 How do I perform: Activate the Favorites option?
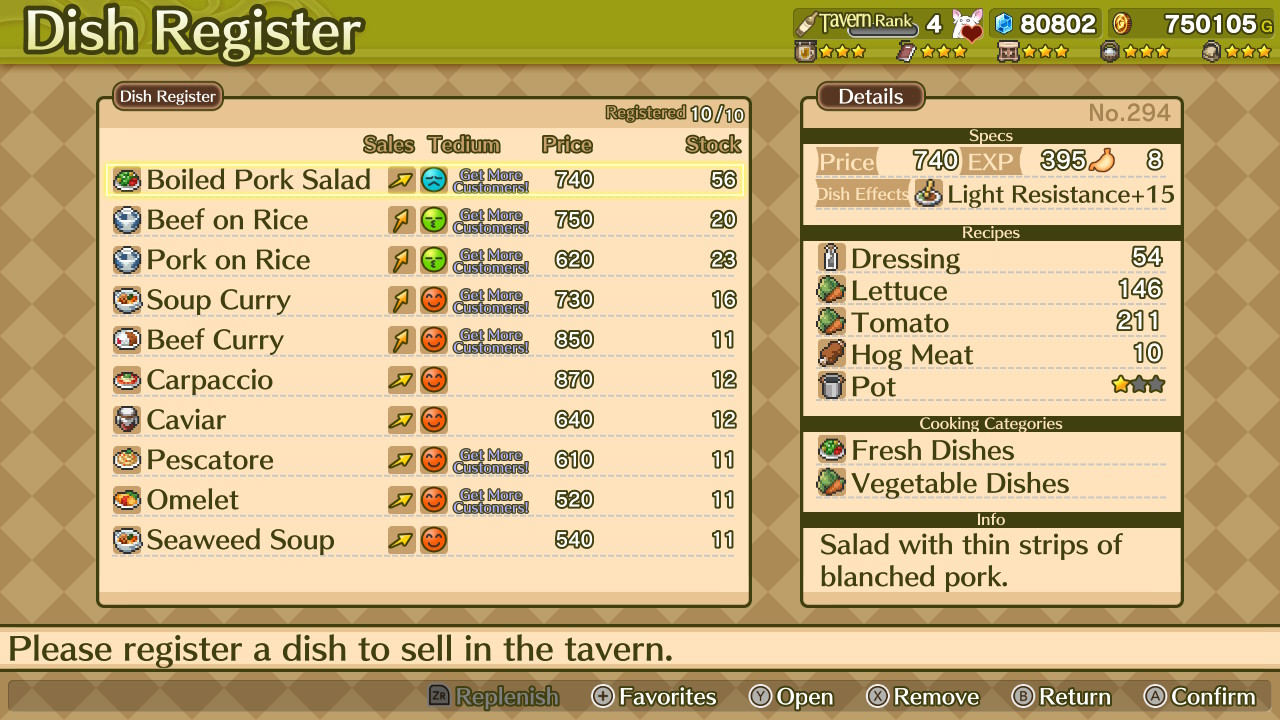[x=655, y=697]
